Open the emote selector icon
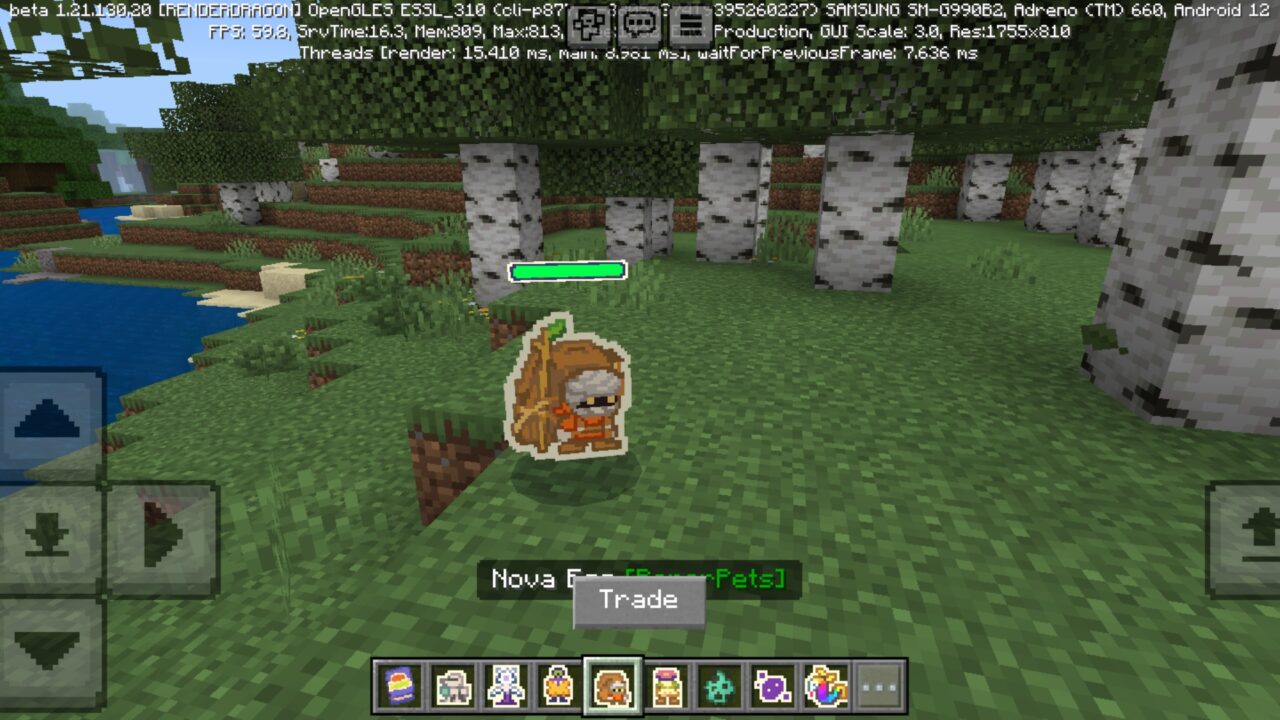The height and width of the screenshot is (720, 1280). 588,22
